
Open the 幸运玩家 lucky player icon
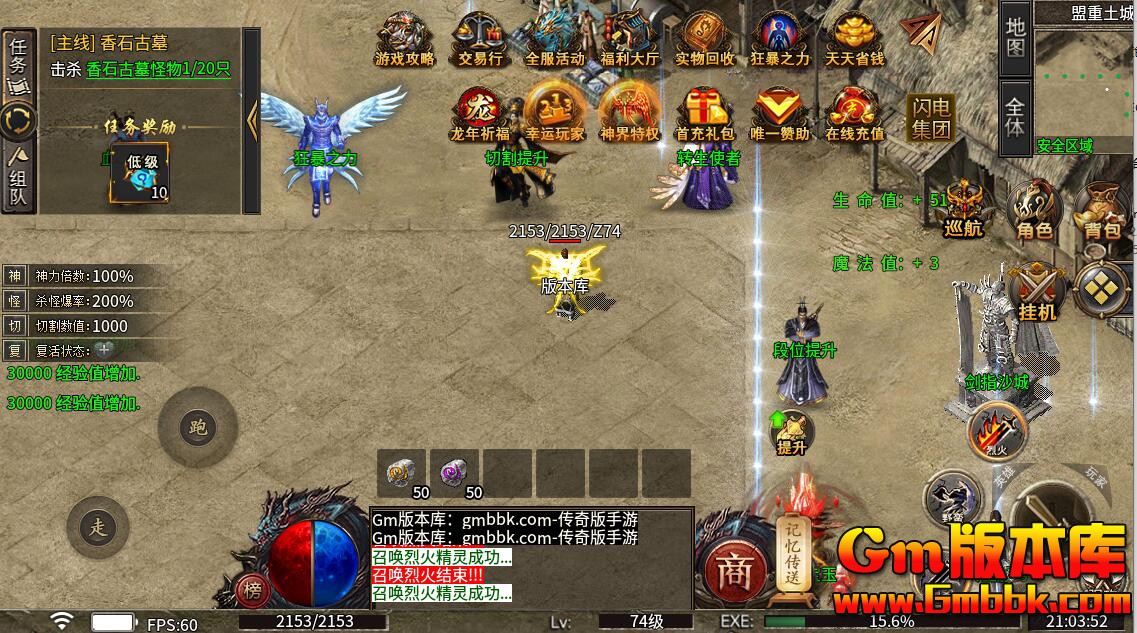554,112
